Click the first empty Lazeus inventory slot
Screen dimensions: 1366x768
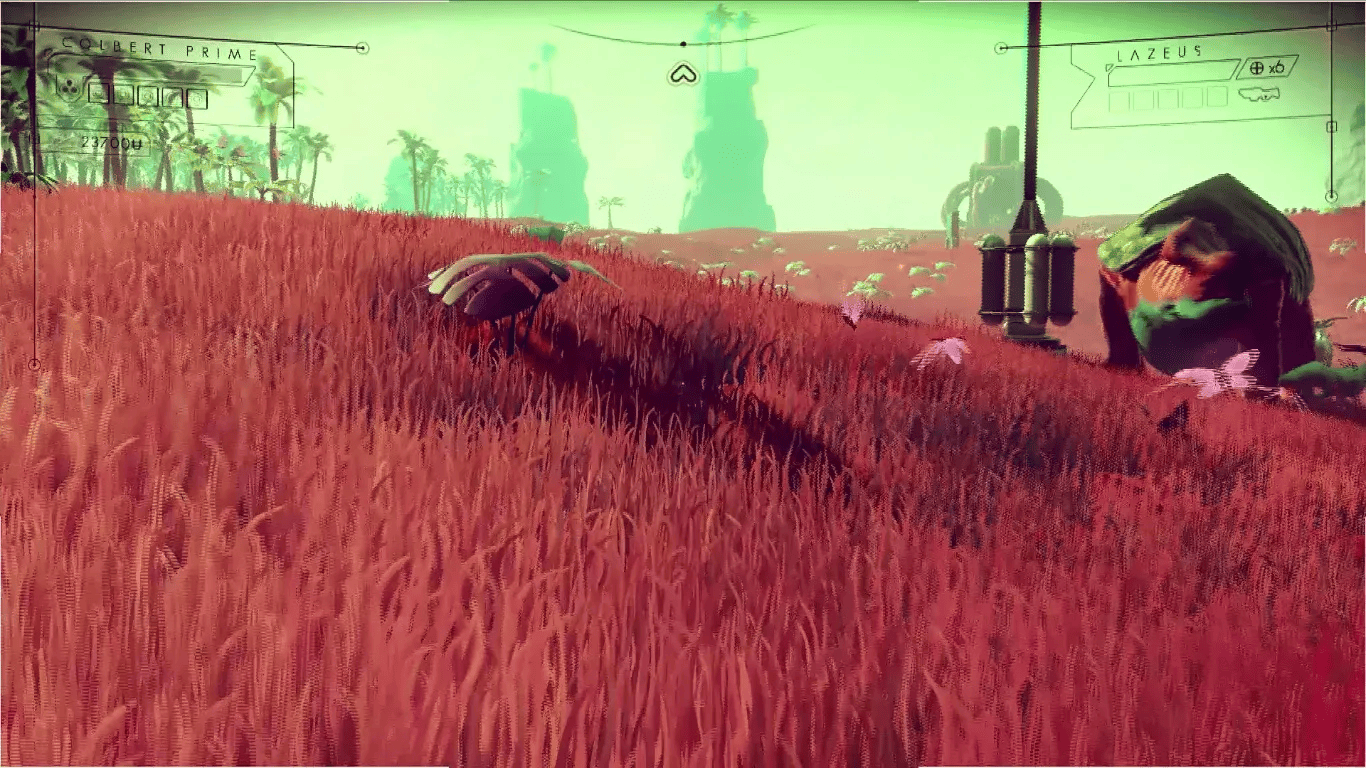tap(1119, 99)
